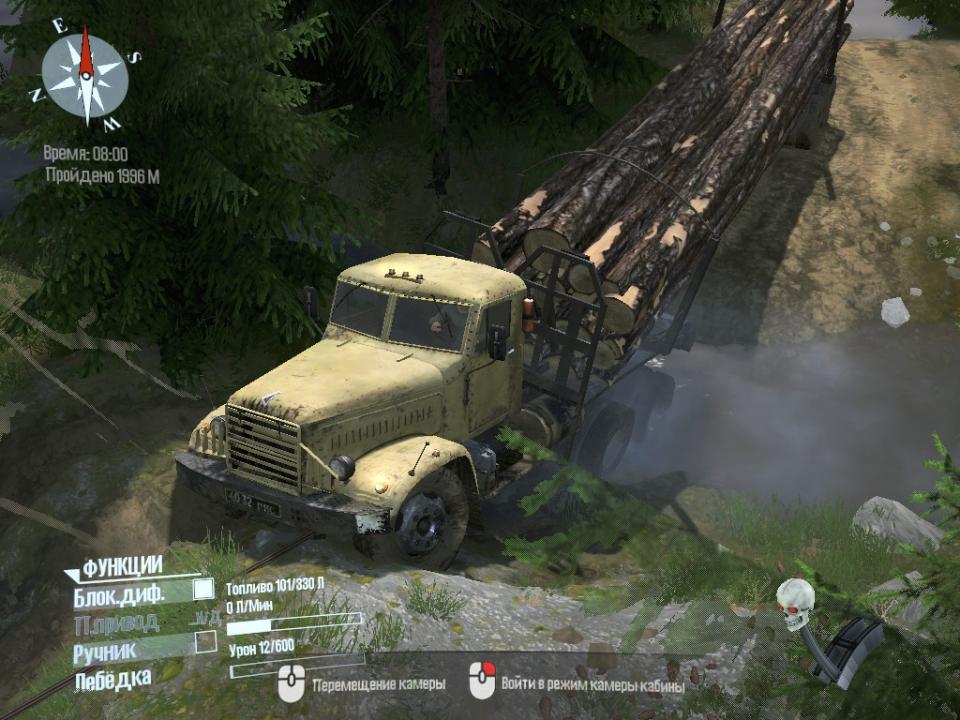The height and width of the screenshot is (720, 960).
Task: Click the skull-knob gear shifter
Action: pos(797,603)
